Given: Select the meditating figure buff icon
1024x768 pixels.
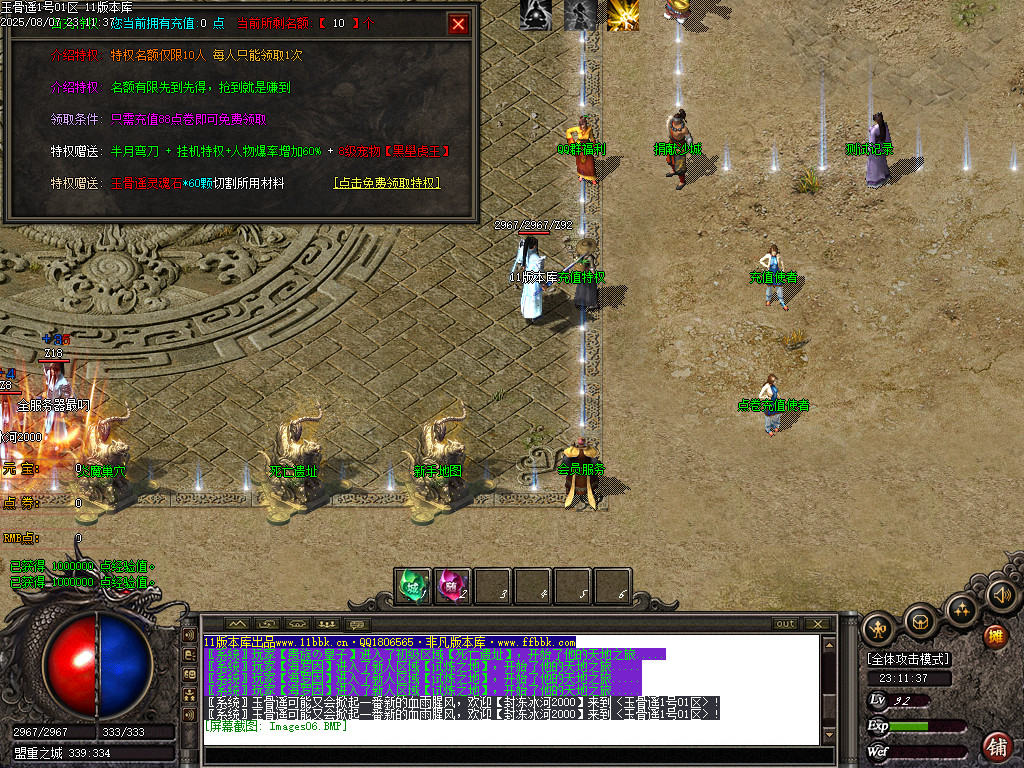Looking at the screenshot, I should coord(535,15).
